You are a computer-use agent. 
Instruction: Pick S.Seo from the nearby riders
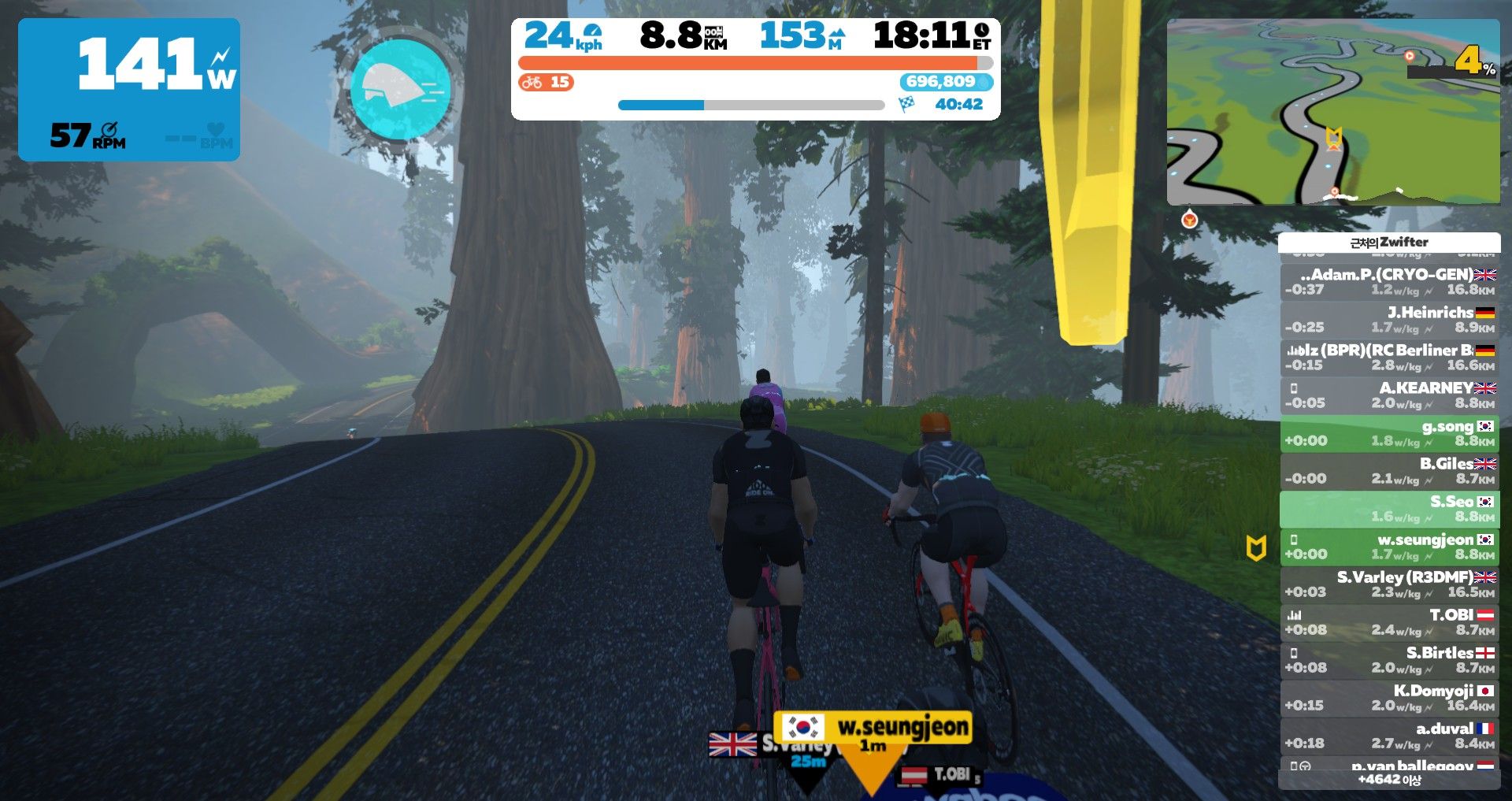[1389, 509]
